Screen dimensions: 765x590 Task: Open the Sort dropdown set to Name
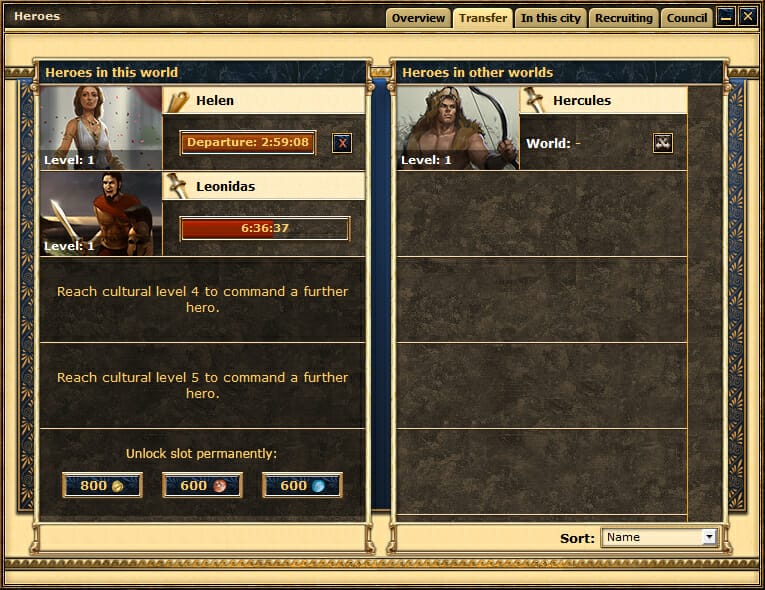click(660, 537)
